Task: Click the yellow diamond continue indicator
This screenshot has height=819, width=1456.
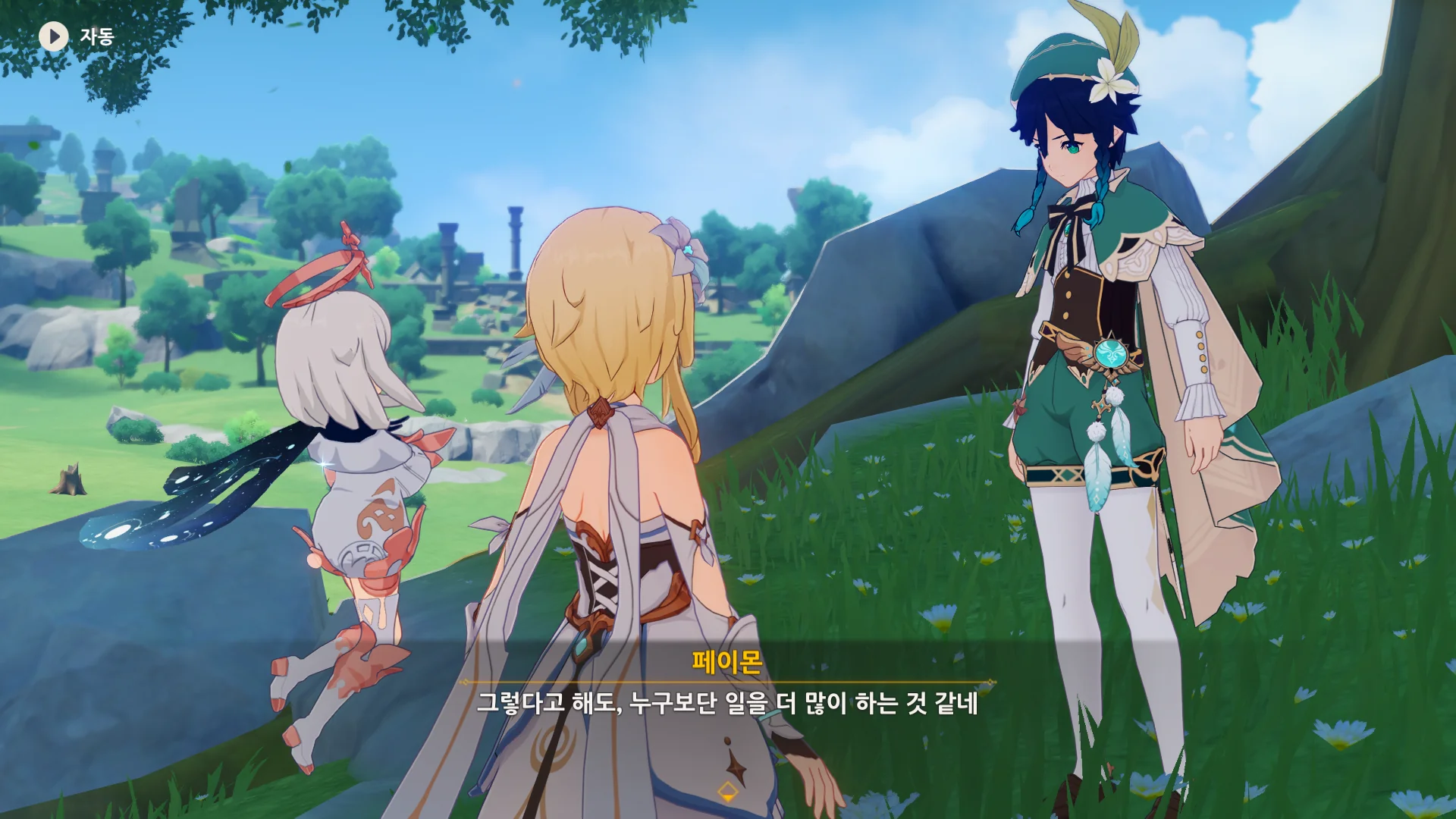Action: click(x=727, y=792)
